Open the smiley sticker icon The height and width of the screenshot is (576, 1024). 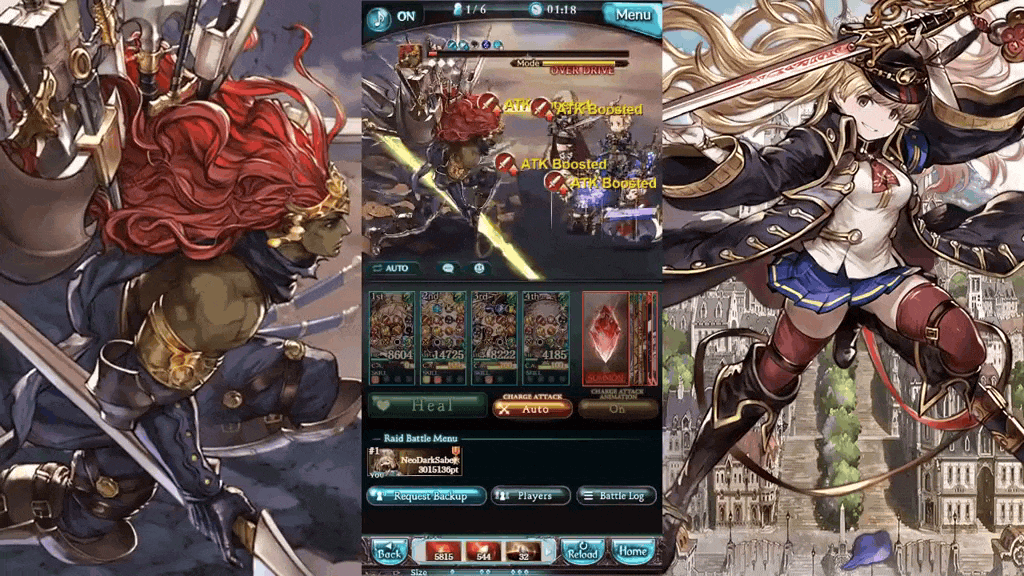tap(479, 268)
